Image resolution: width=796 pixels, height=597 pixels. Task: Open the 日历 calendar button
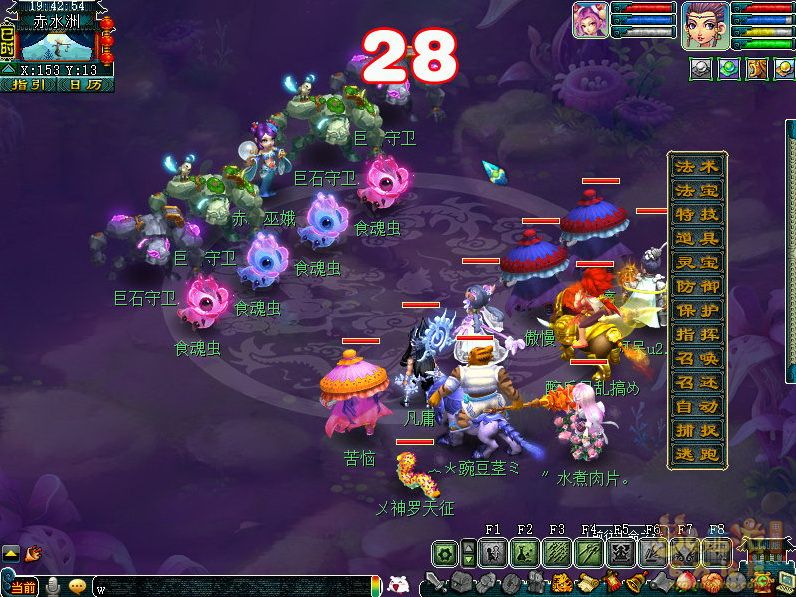[85, 85]
